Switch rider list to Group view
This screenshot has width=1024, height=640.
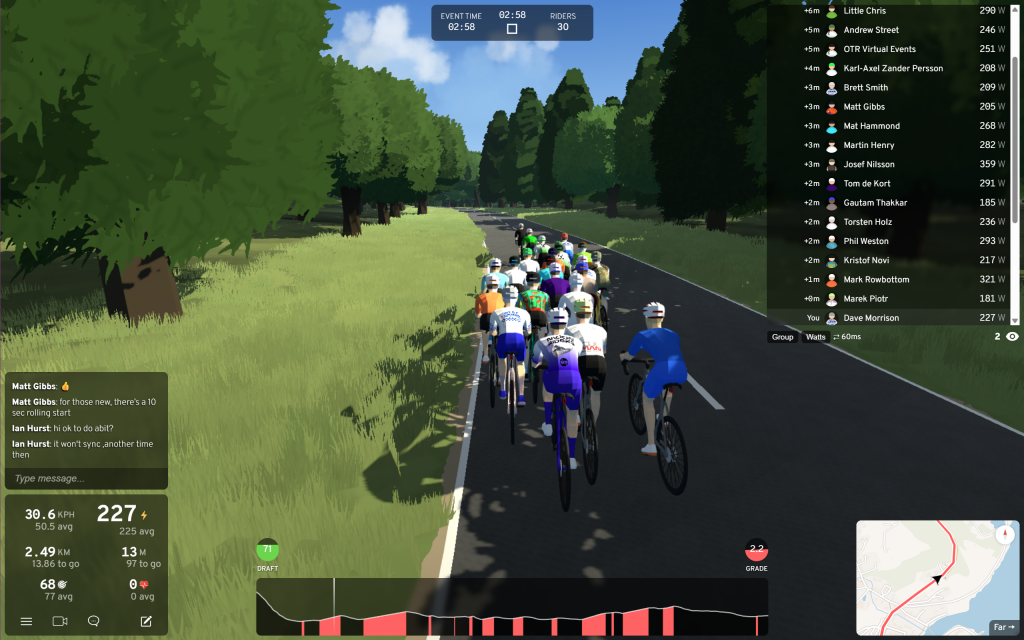[782, 337]
